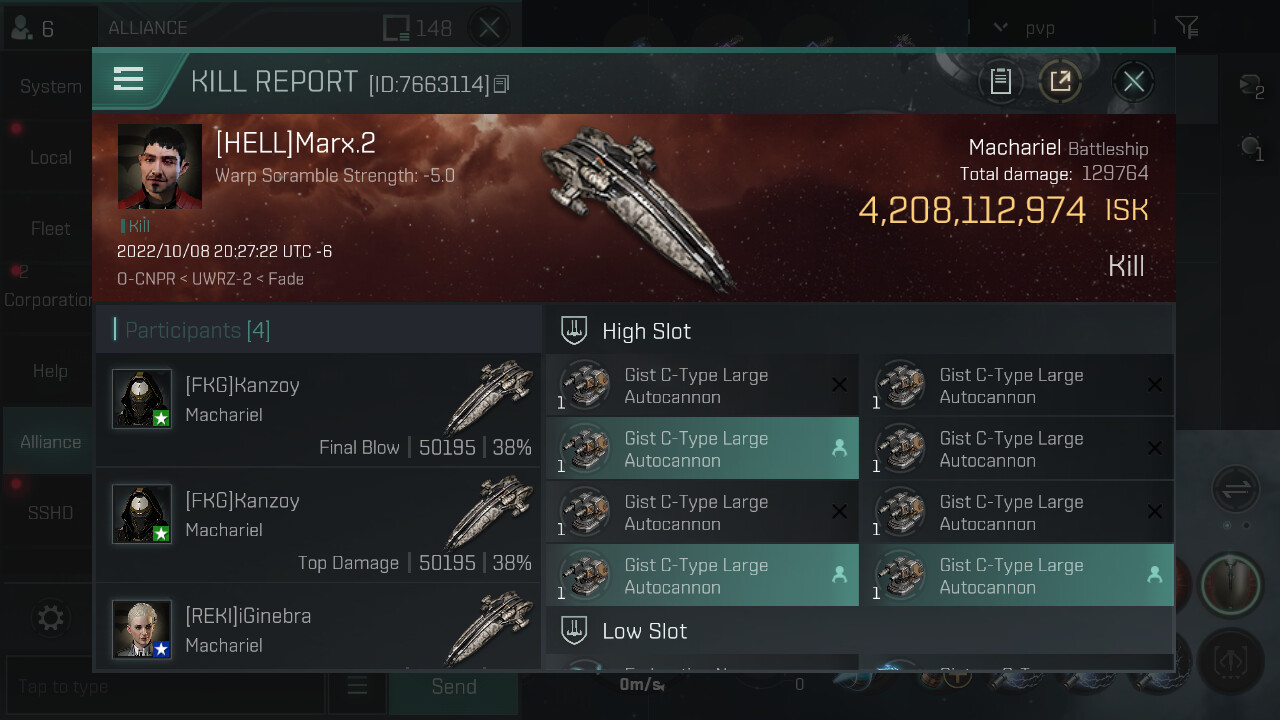The image size is (1280, 720).
Task: Select the Alliance chat tab
Action: pos(50,442)
